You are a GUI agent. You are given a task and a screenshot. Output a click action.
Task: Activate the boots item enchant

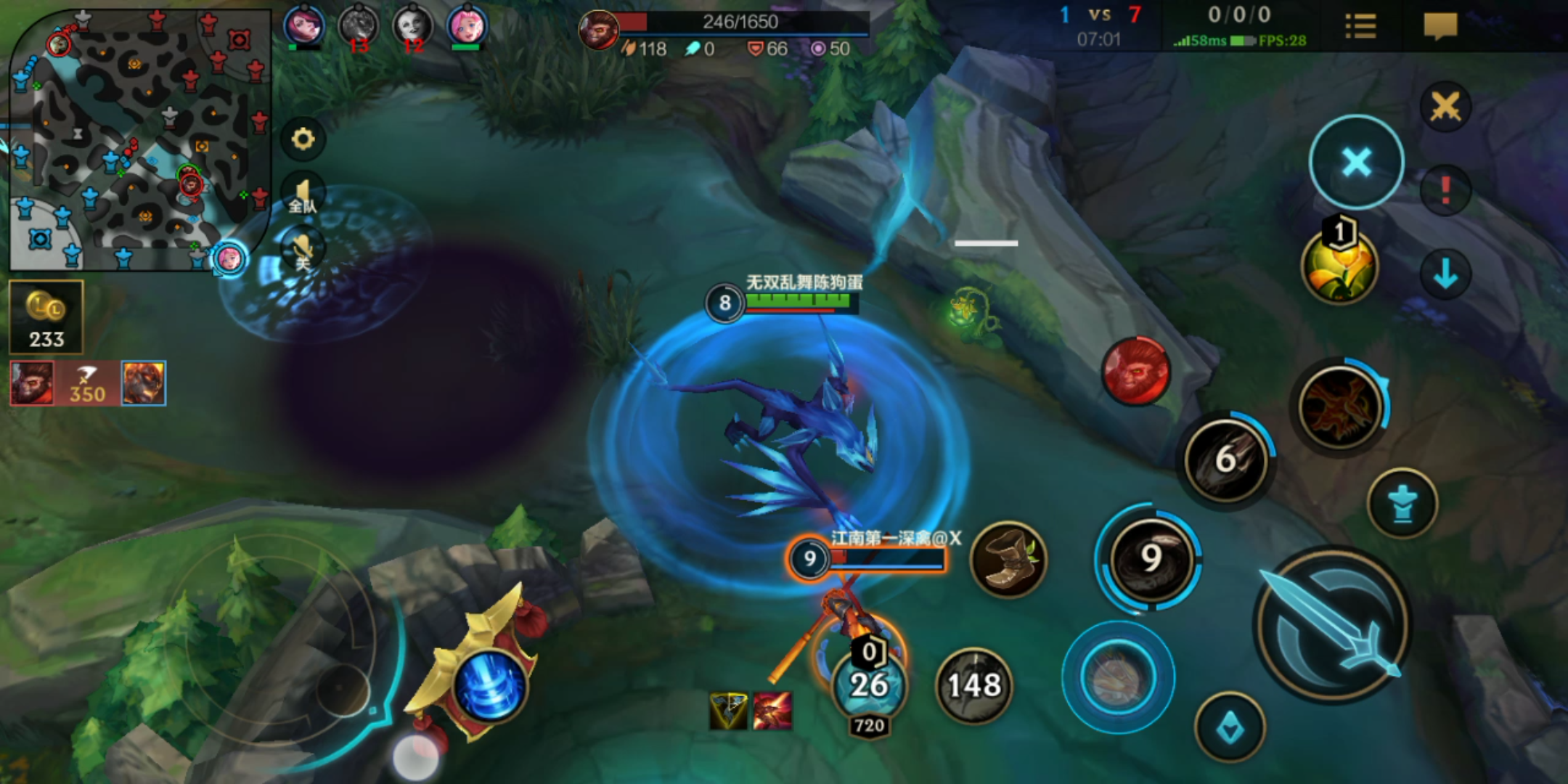(x=1008, y=559)
